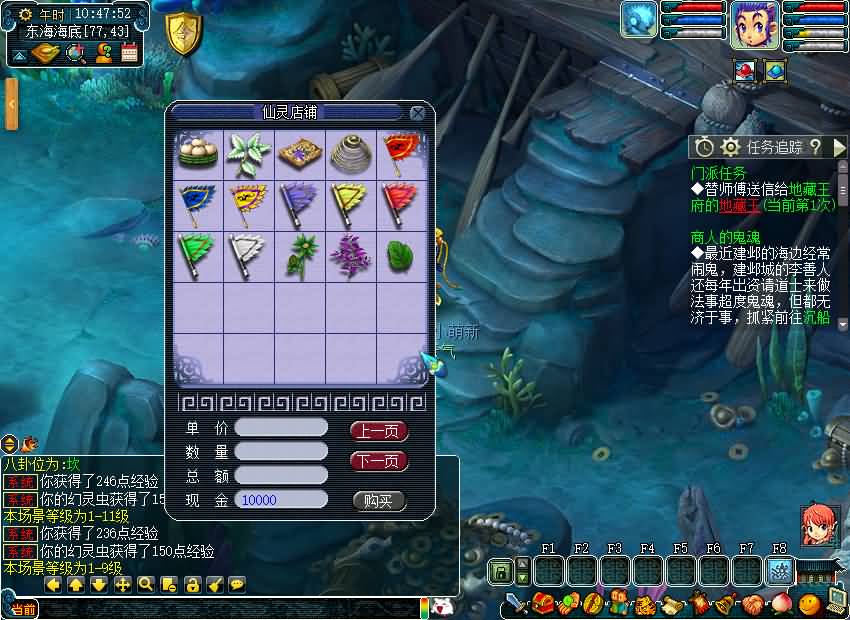Screen dimensions: 850x620
Task: Choose the single green leaf shop item
Action: (401, 256)
